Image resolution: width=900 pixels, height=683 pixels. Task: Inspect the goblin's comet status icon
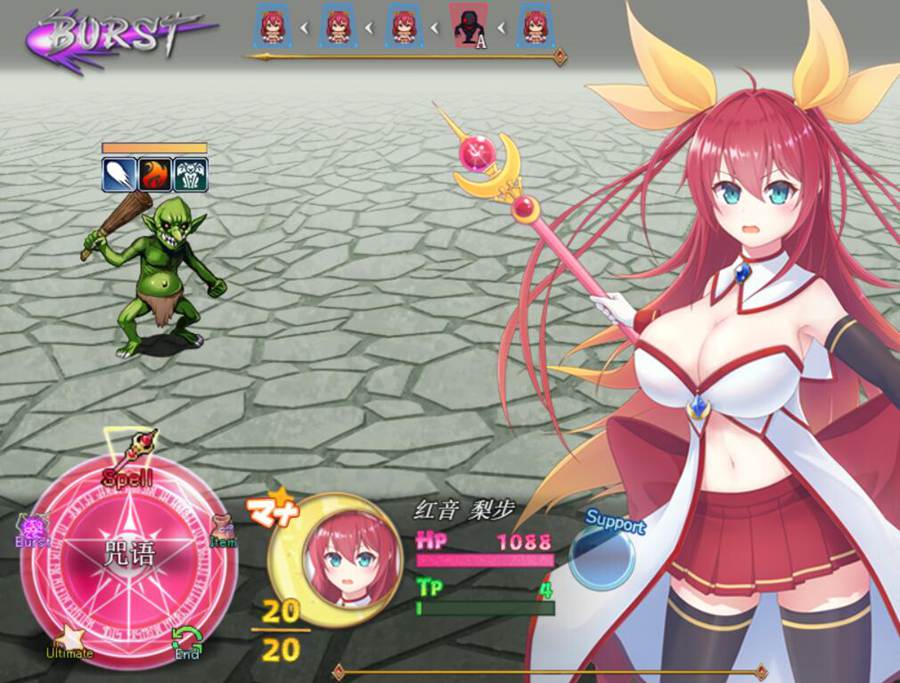coord(117,174)
